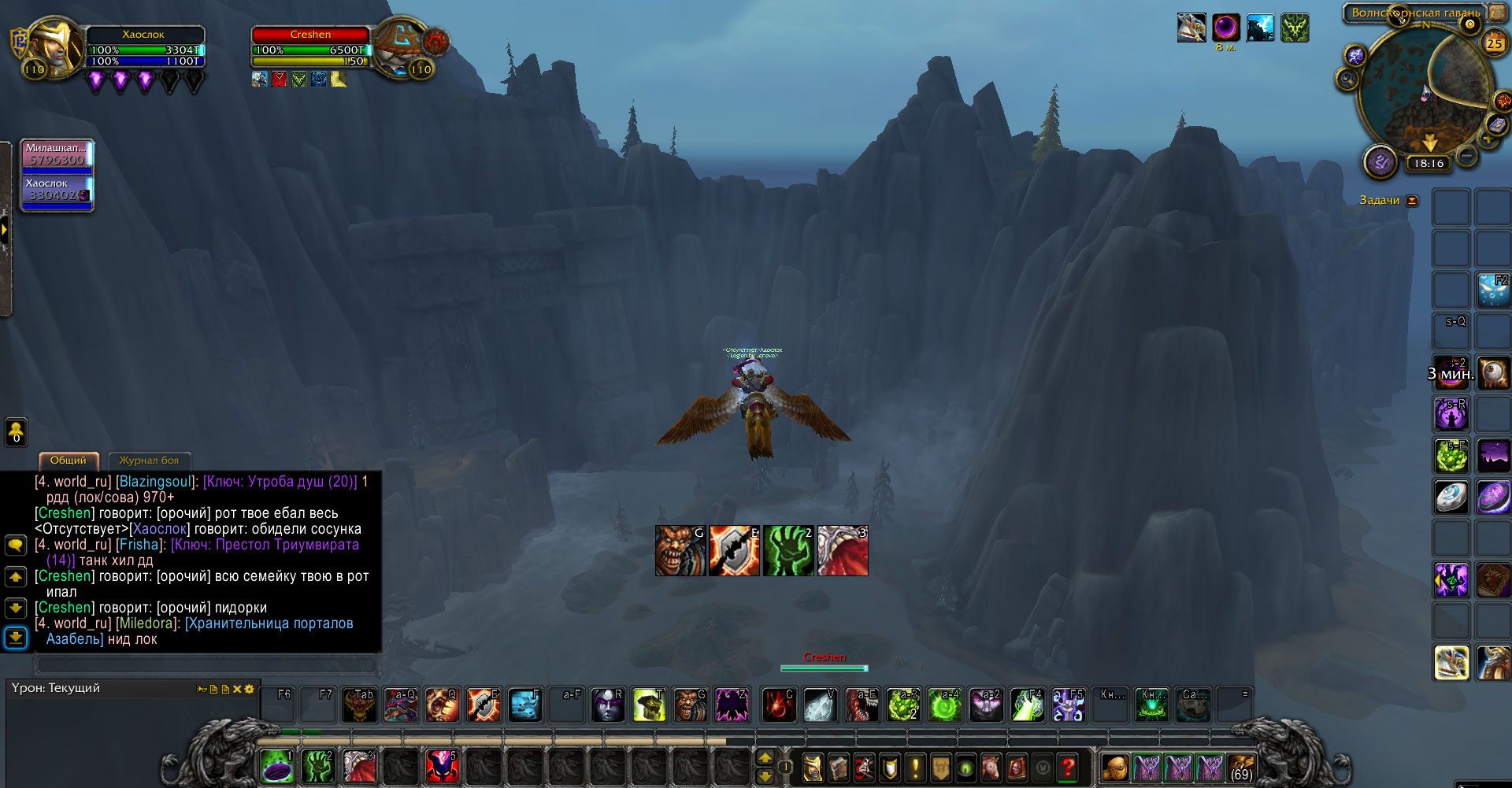Select the Общий chat tab
1512x788 pixels.
(x=69, y=461)
